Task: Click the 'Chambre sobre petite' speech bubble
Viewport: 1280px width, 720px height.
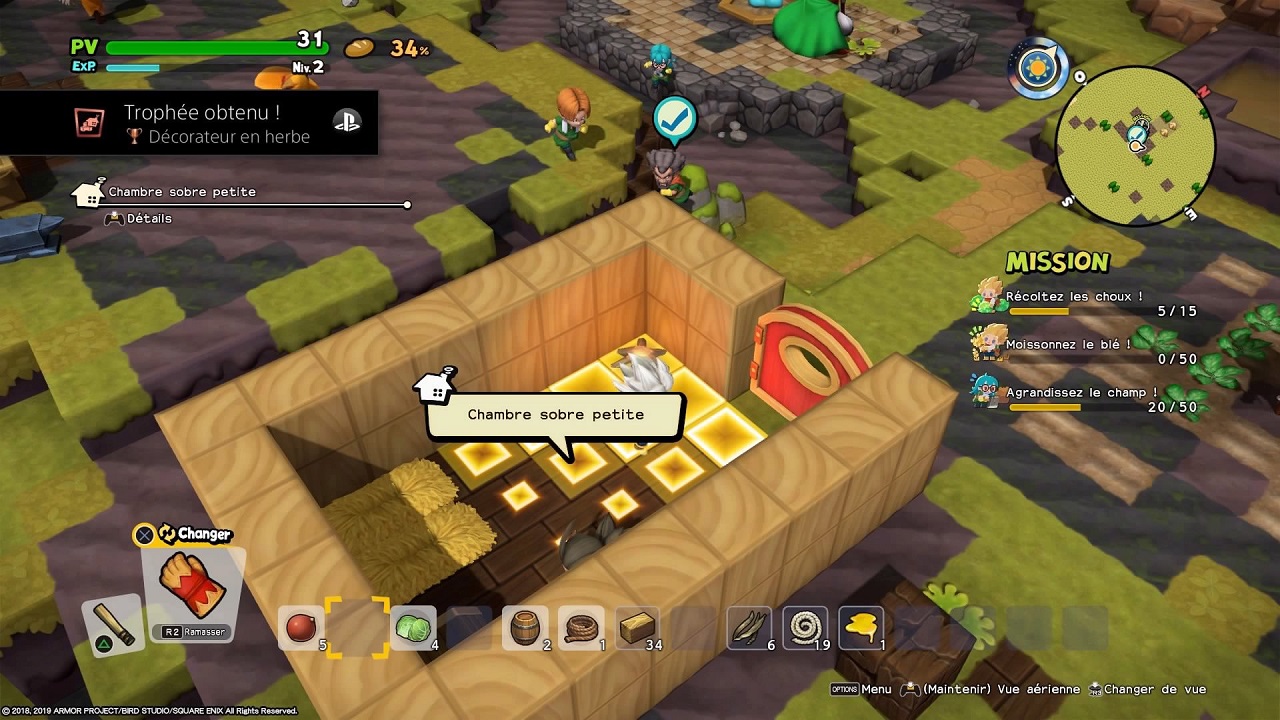Action: pos(556,415)
